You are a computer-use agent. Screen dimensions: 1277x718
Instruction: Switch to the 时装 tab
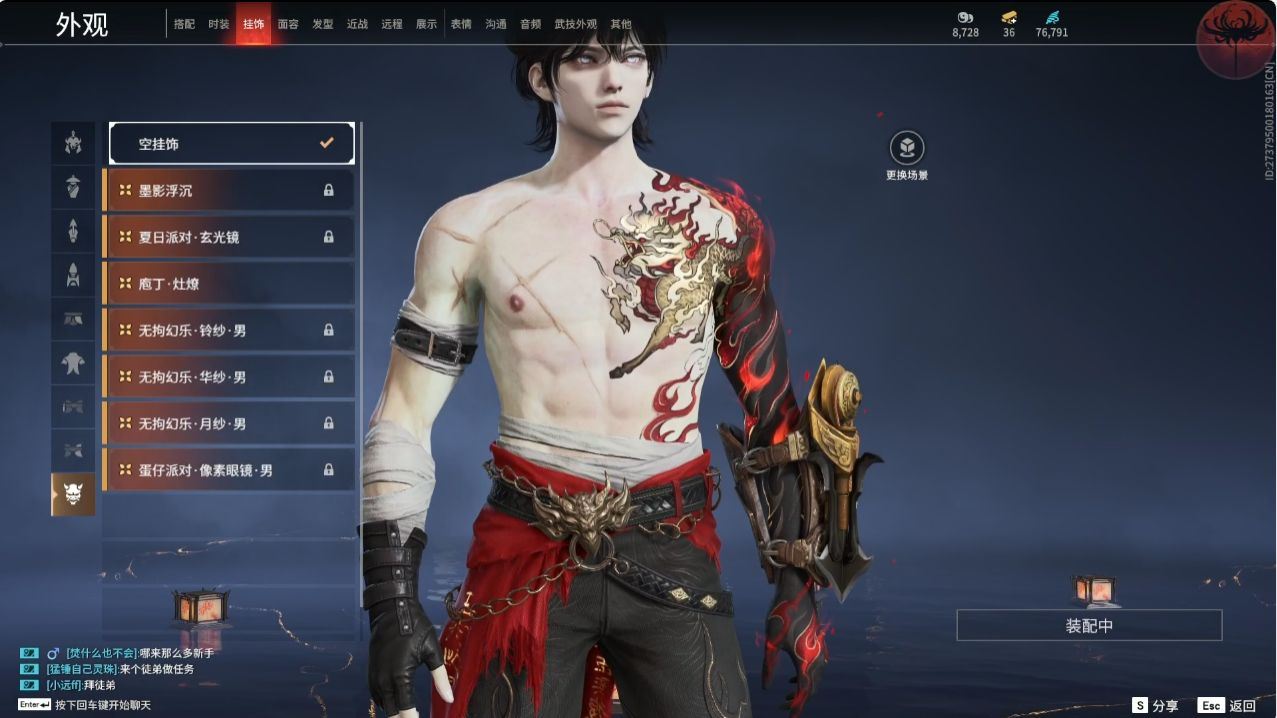click(x=219, y=24)
